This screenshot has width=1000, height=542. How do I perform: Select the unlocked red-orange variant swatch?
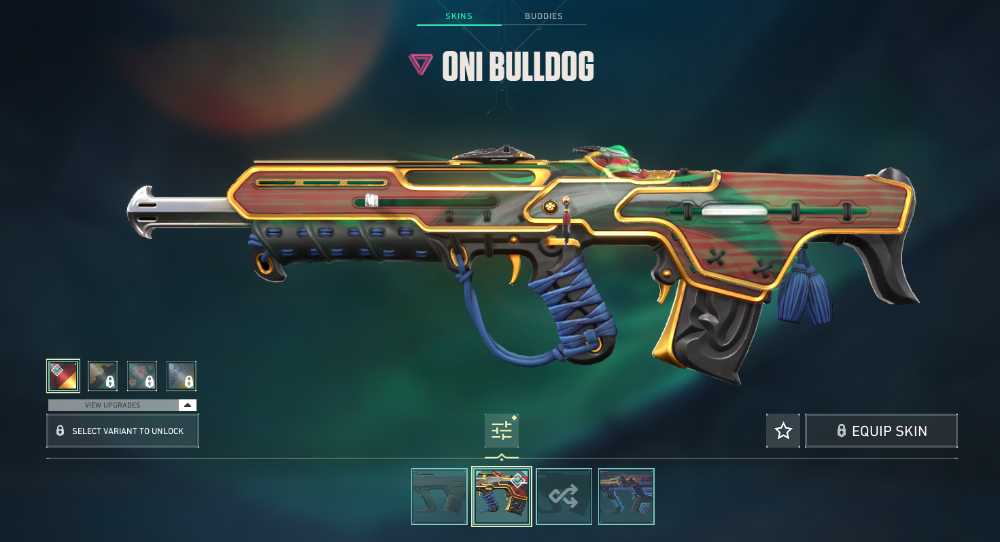(63, 376)
